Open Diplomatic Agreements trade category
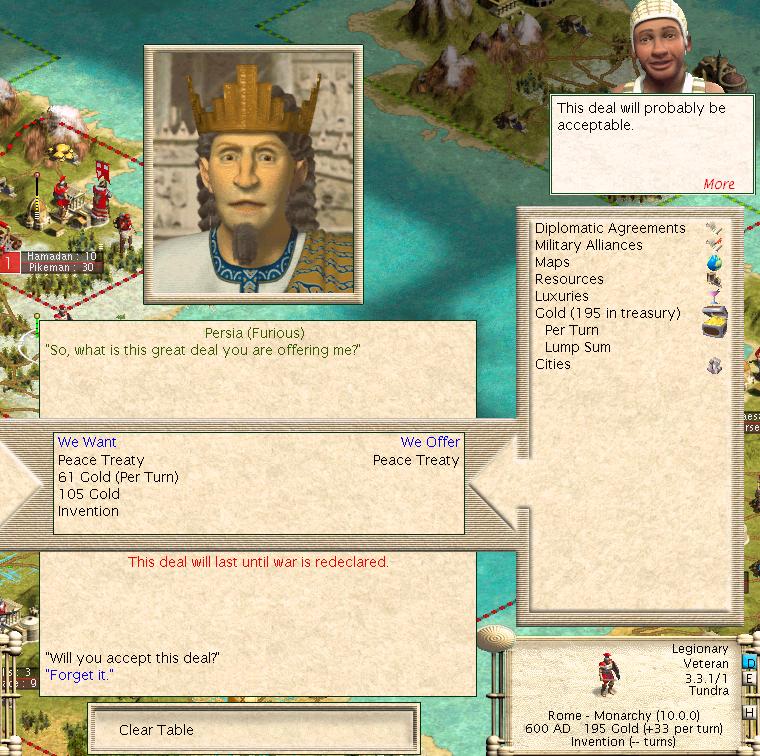760x756 pixels. [x=610, y=228]
